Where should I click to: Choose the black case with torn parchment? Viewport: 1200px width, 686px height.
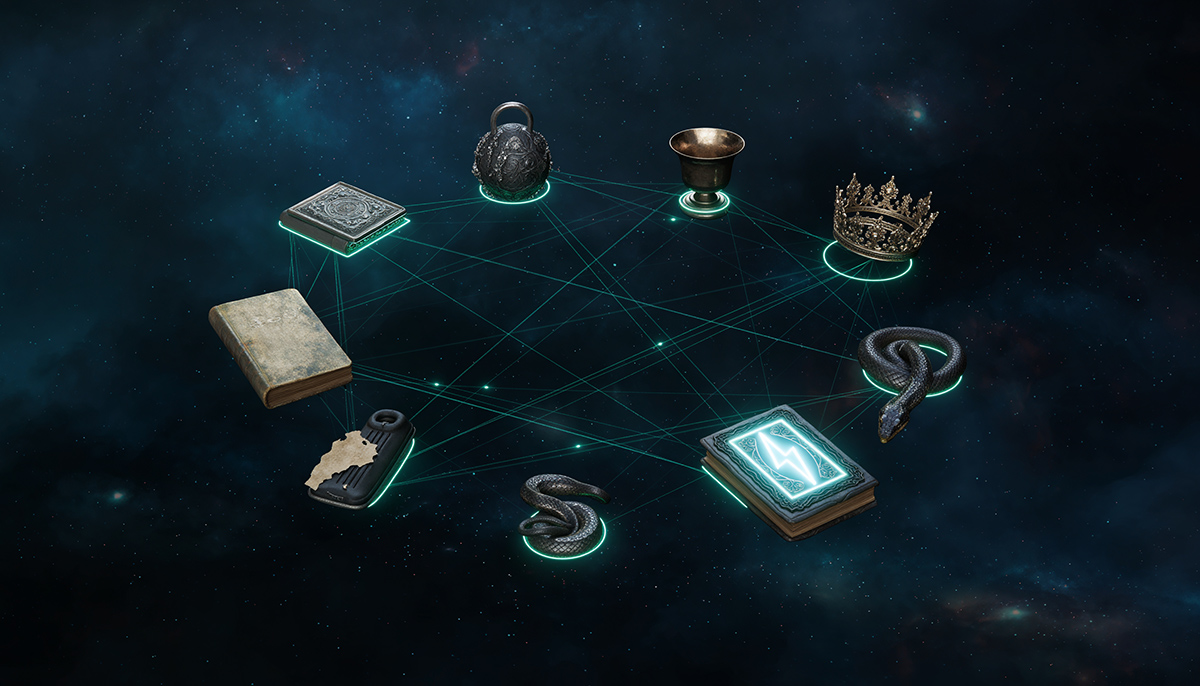(x=361, y=458)
